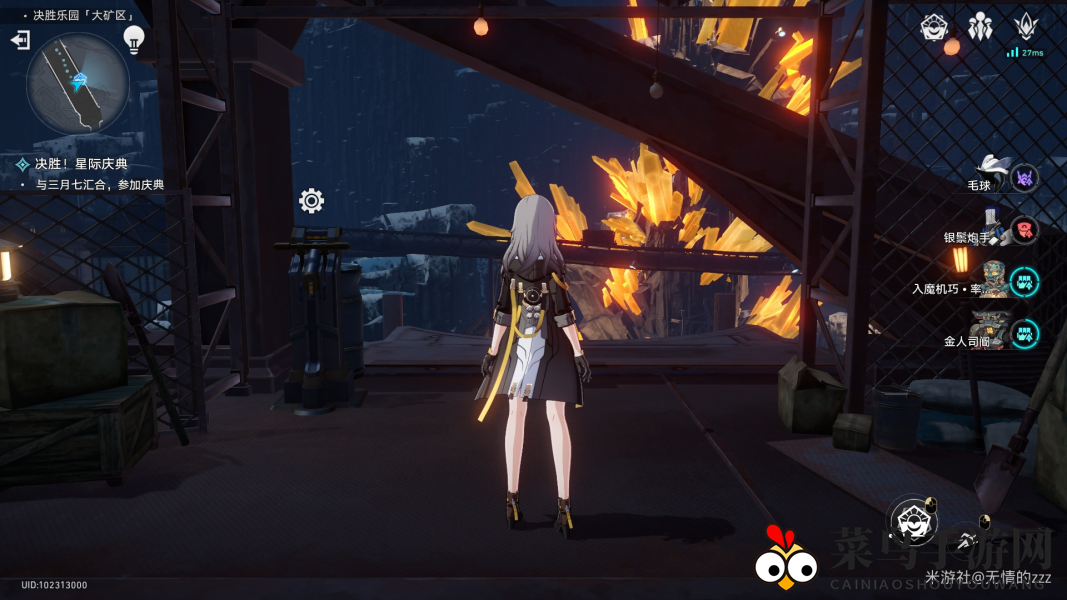Open the pentagon face icon in top bar
This screenshot has height=600, width=1067.
(x=934, y=27)
